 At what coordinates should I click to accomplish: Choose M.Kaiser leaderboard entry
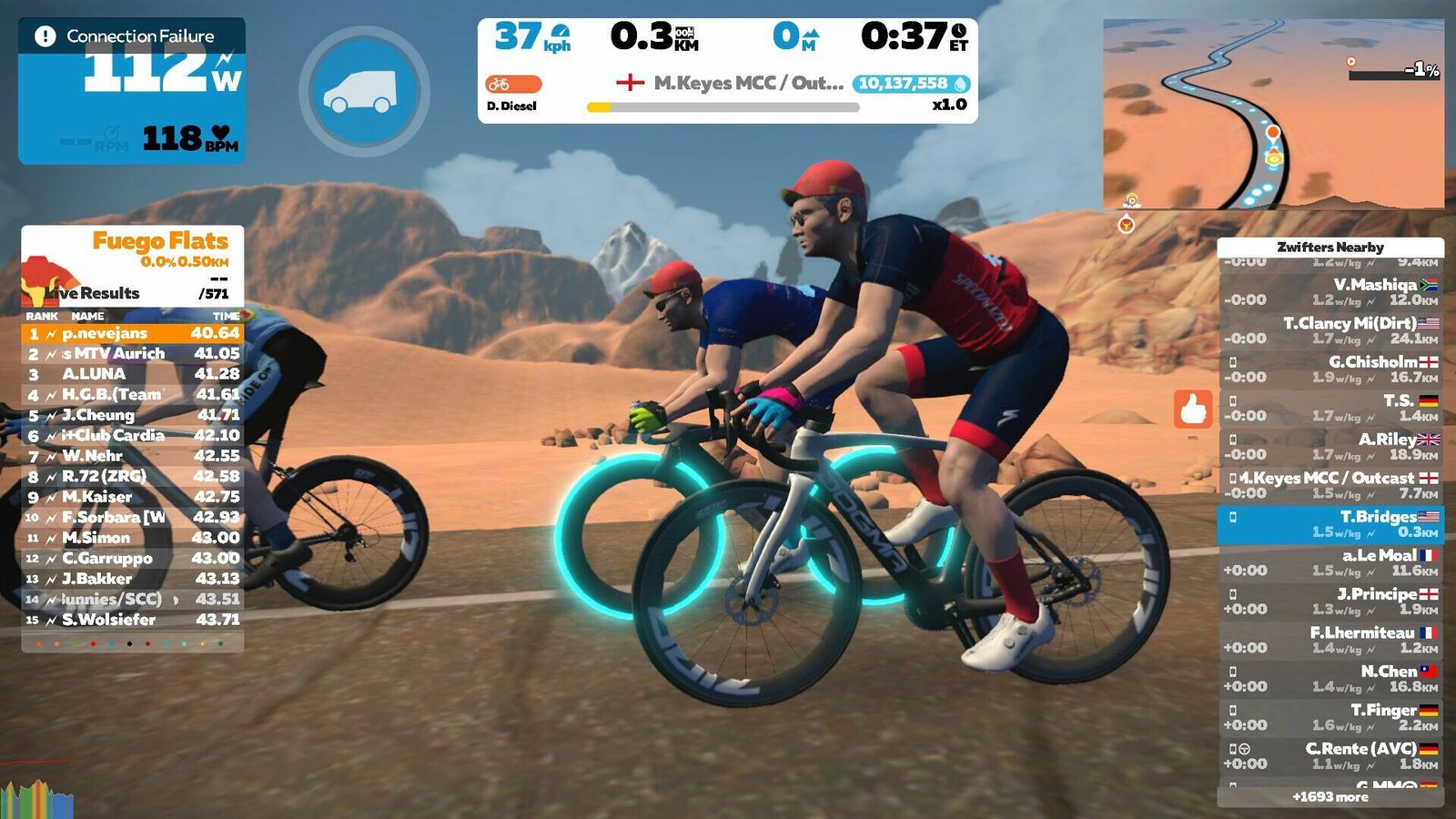133,497
